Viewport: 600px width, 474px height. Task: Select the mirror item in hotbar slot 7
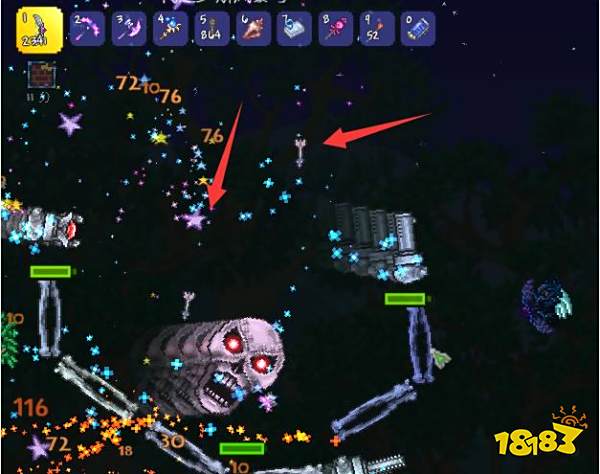292,29
